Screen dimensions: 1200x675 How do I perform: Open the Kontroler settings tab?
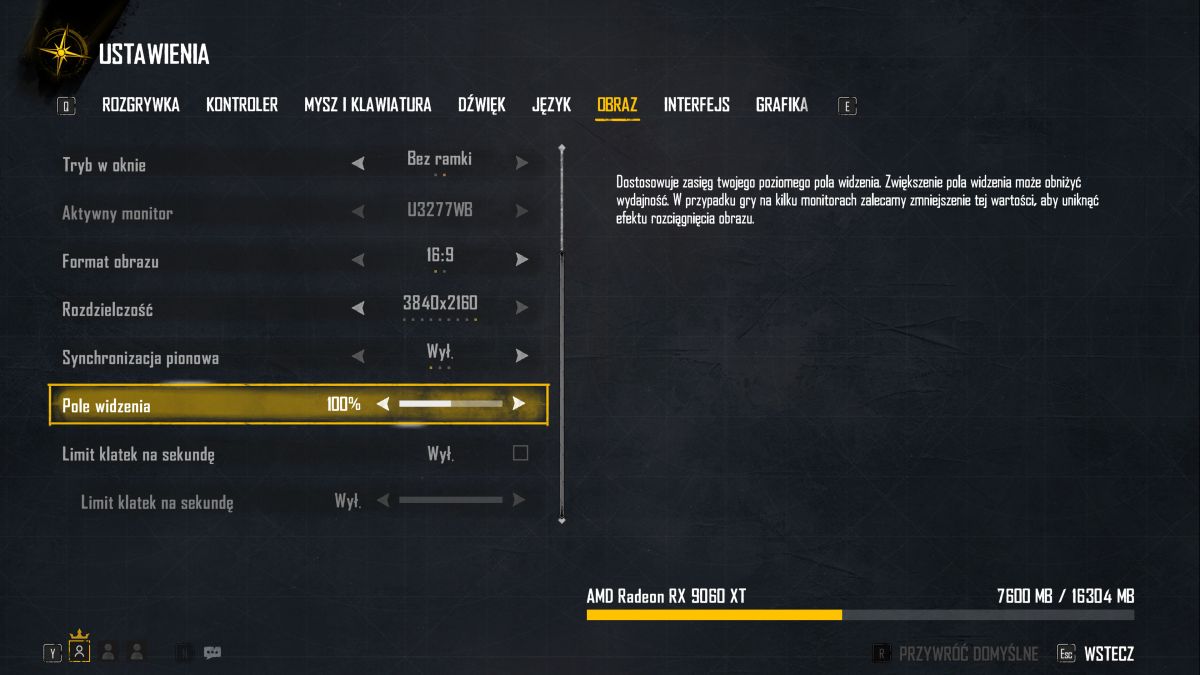[x=242, y=105]
